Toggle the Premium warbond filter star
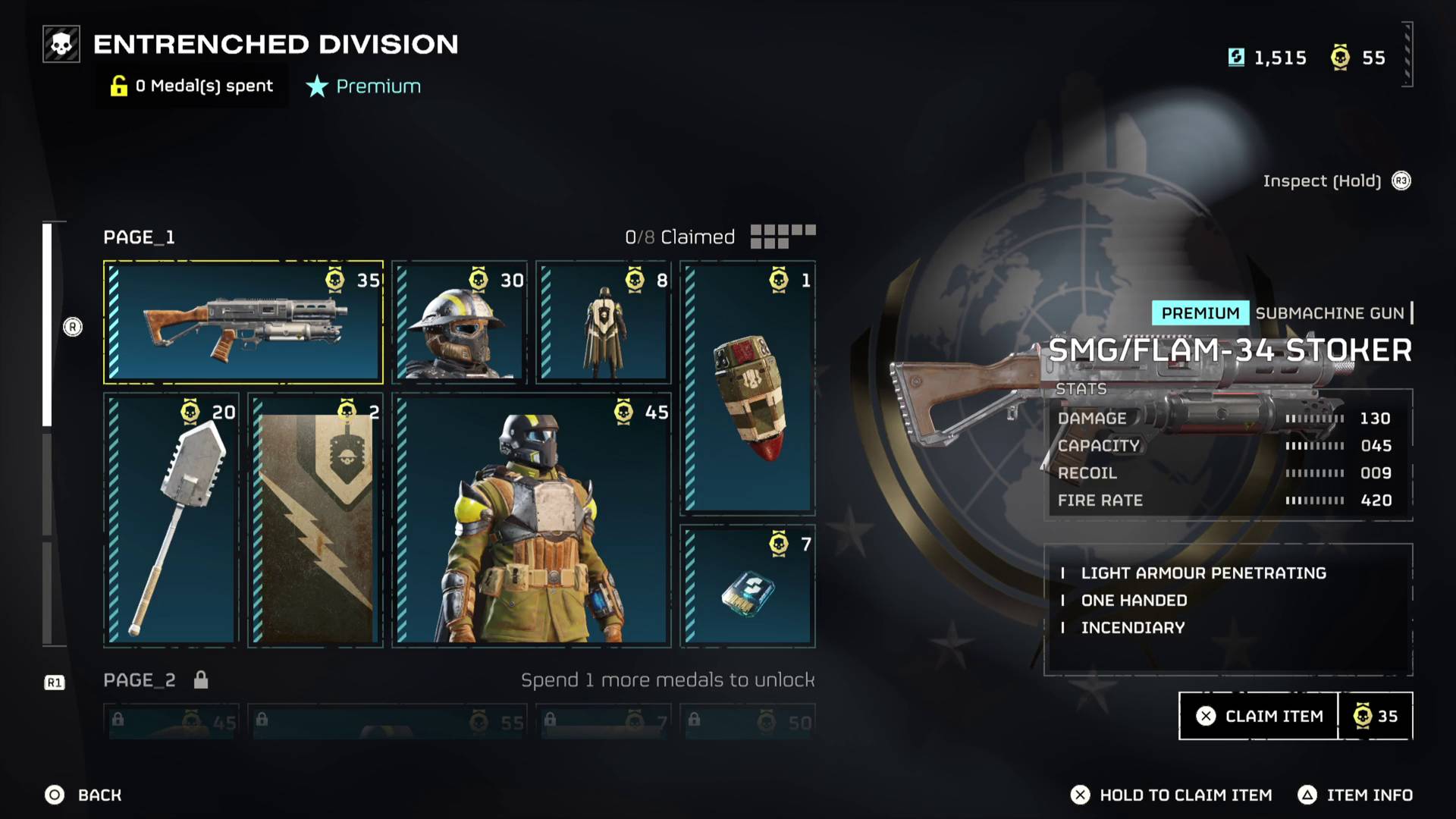 pos(316,86)
